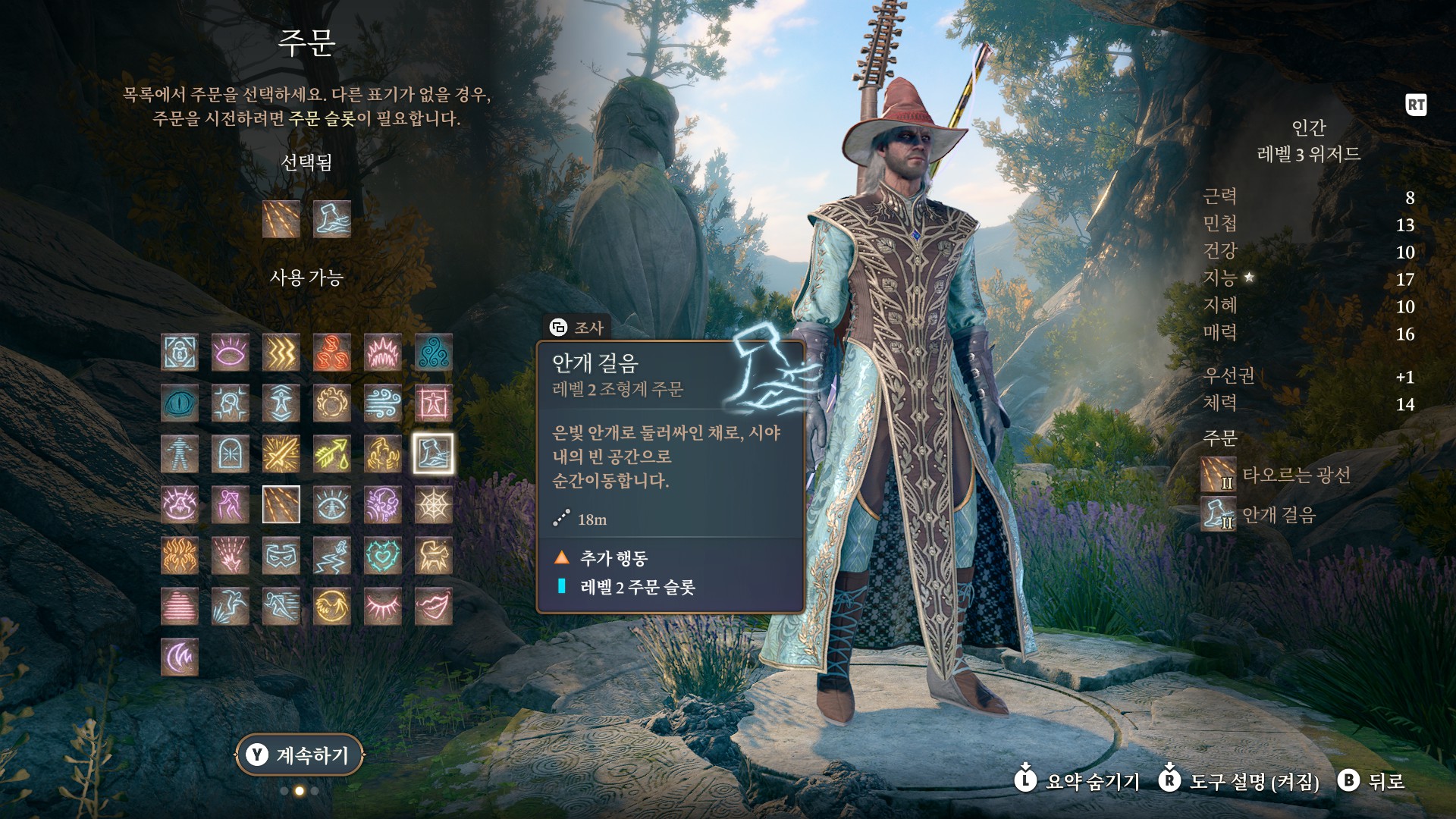Screen dimensions: 1456x819
Task: Select the door-shaped Knock spell icon
Action: pos(231,454)
